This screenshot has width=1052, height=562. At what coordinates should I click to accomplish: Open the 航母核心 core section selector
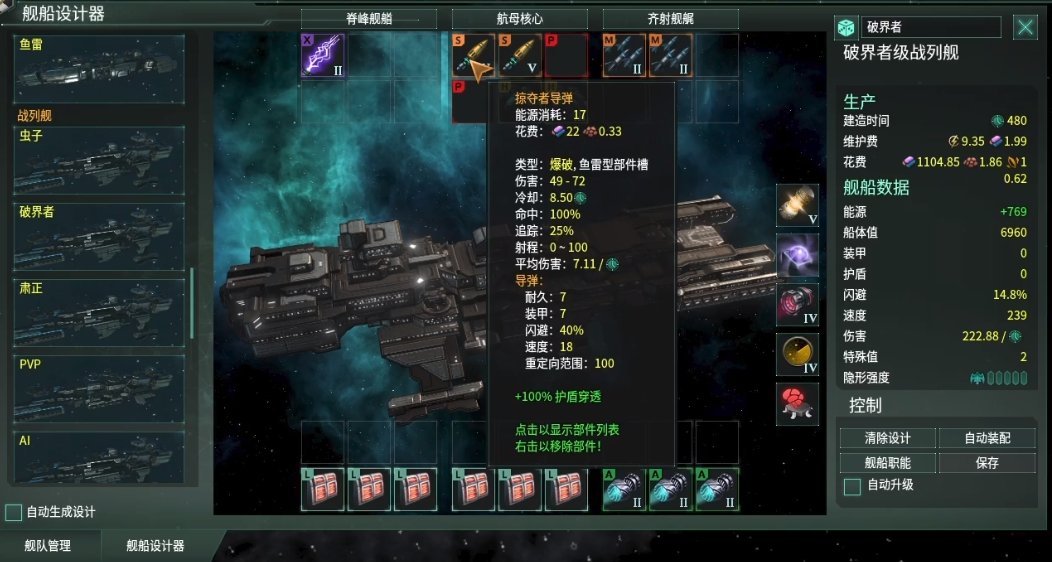click(520, 19)
